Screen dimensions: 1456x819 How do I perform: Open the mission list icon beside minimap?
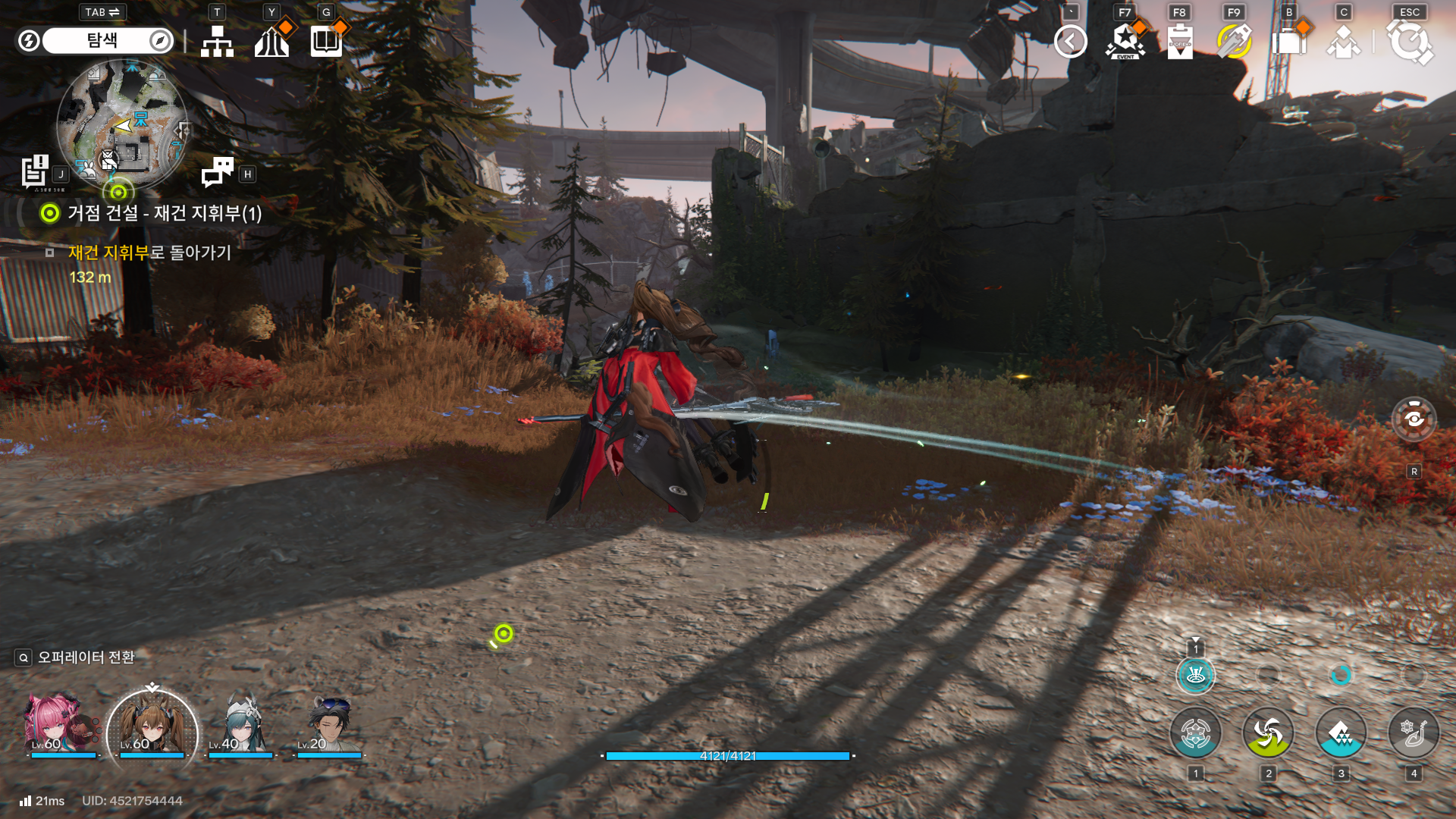click(35, 171)
